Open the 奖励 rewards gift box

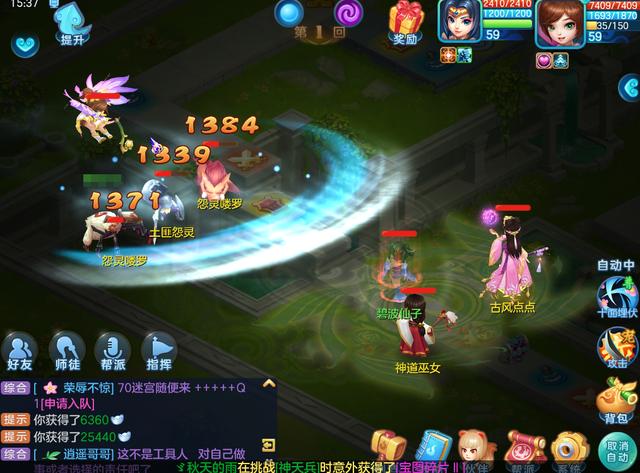[x=407, y=22]
